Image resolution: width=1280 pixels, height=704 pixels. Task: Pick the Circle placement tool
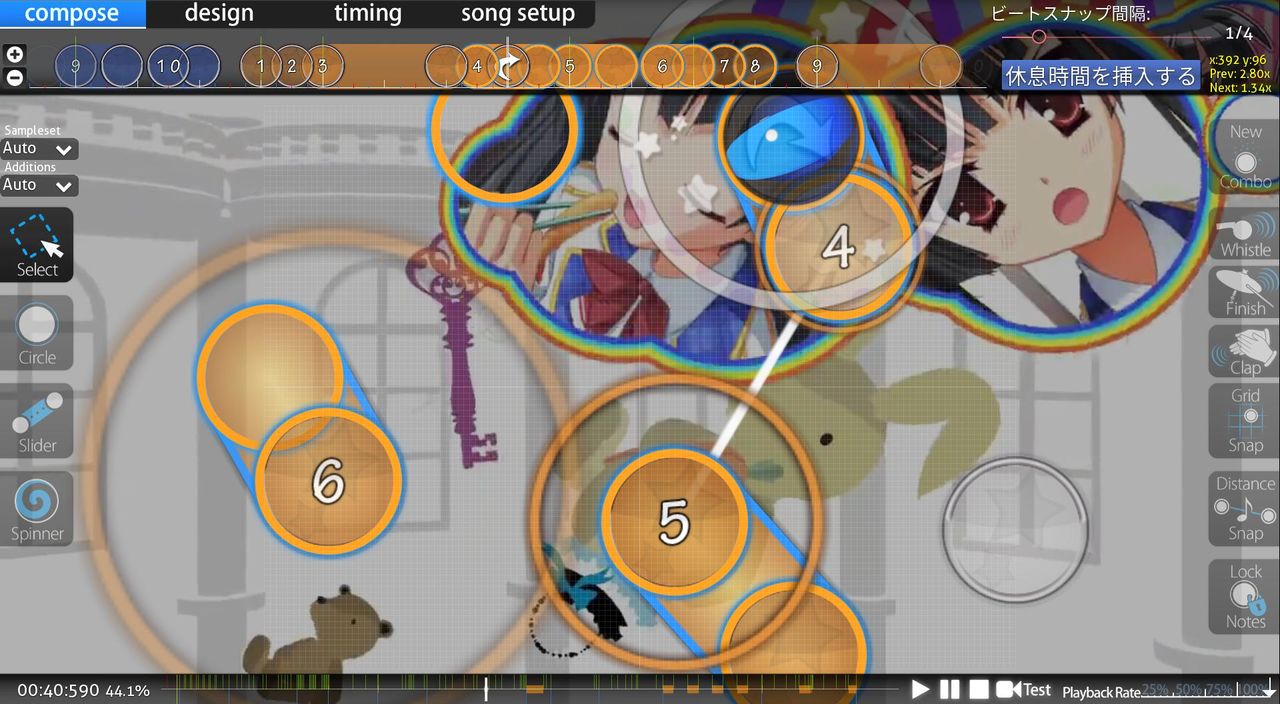(37, 333)
